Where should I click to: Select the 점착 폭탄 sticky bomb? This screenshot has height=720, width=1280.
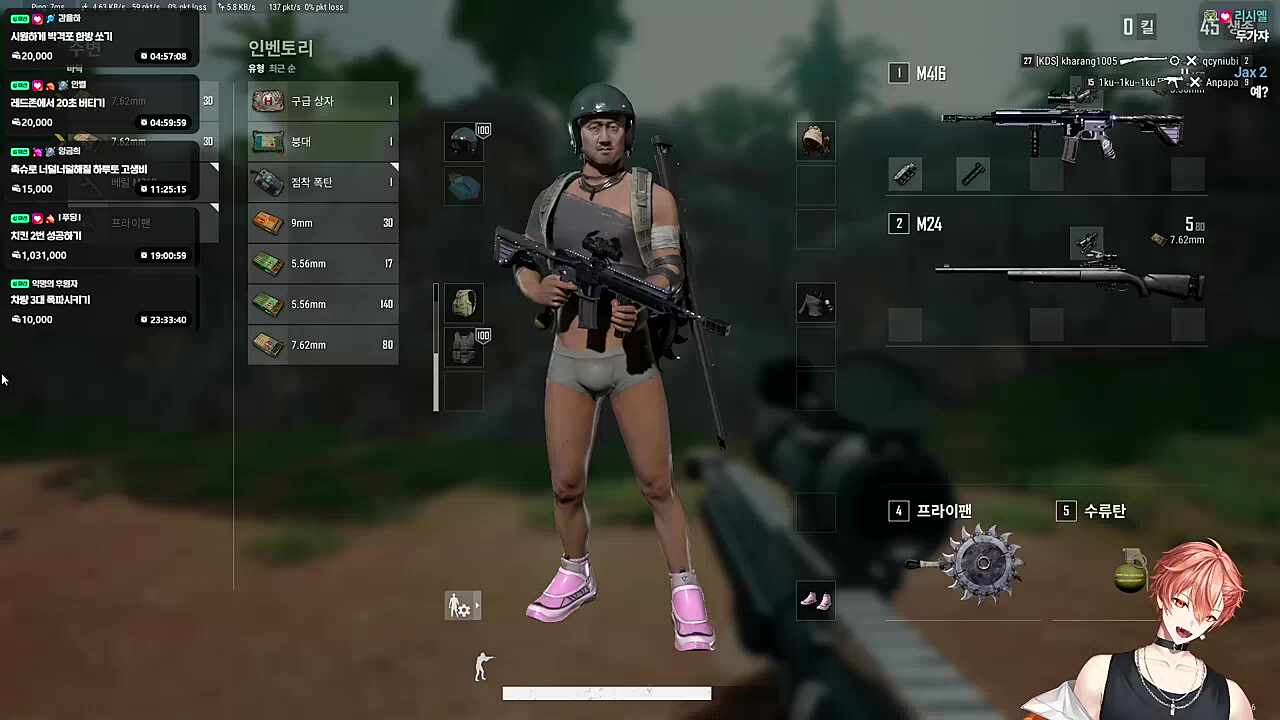(322, 182)
